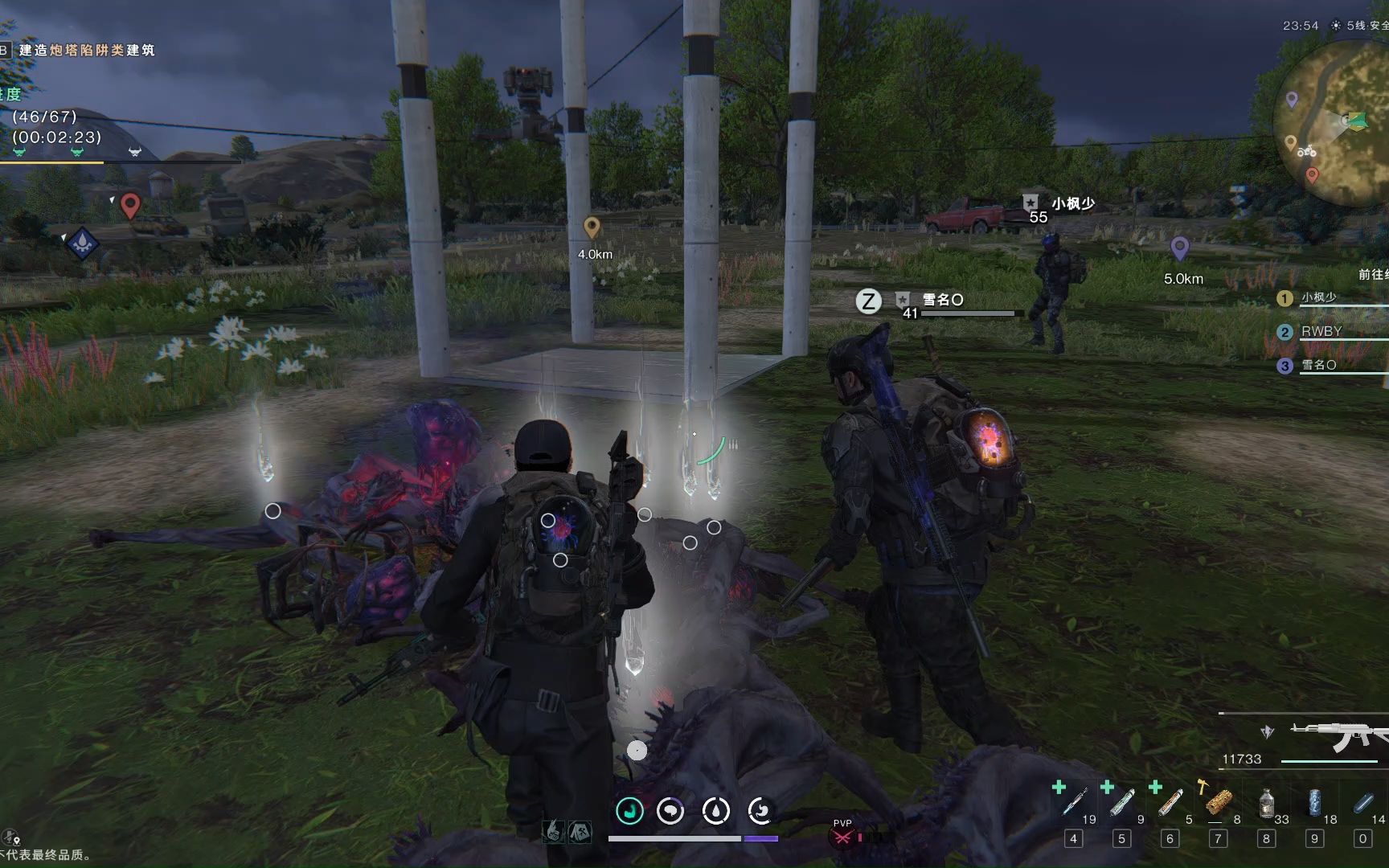This screenshot has height=868, width=1389.
Task: Click the motorcycle marker on the minimap
Action: [1307, 151]
